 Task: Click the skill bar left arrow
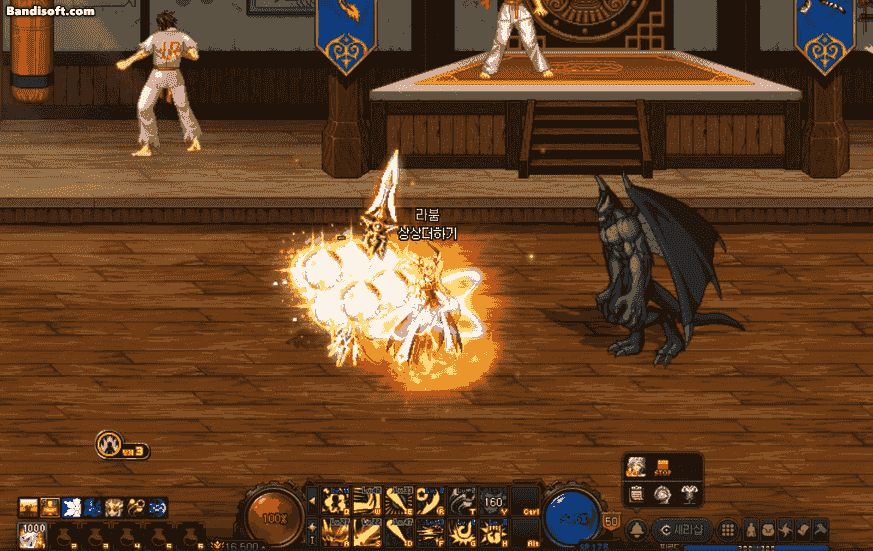311,500
